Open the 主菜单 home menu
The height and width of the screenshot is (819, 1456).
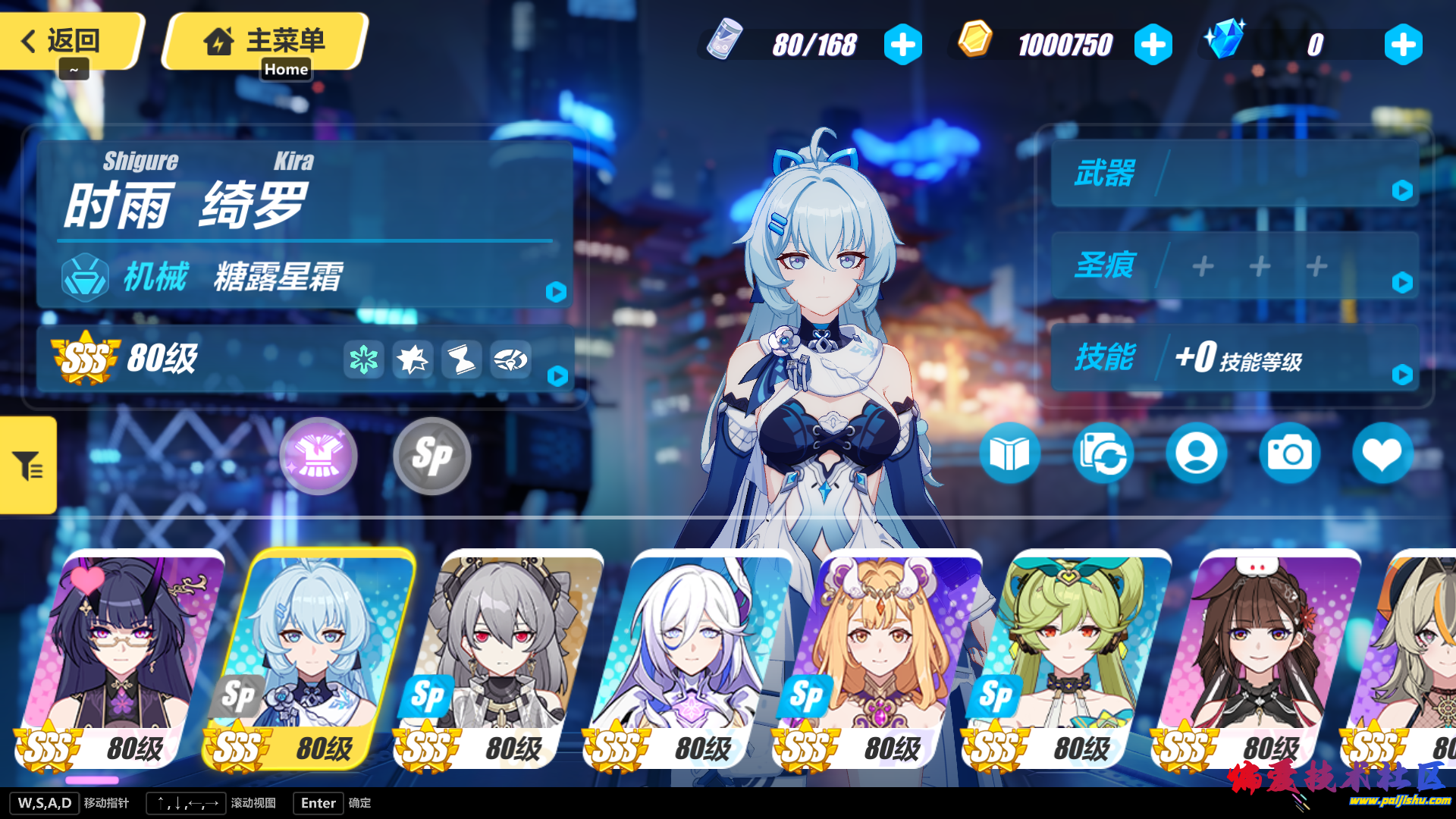(265, 41)
